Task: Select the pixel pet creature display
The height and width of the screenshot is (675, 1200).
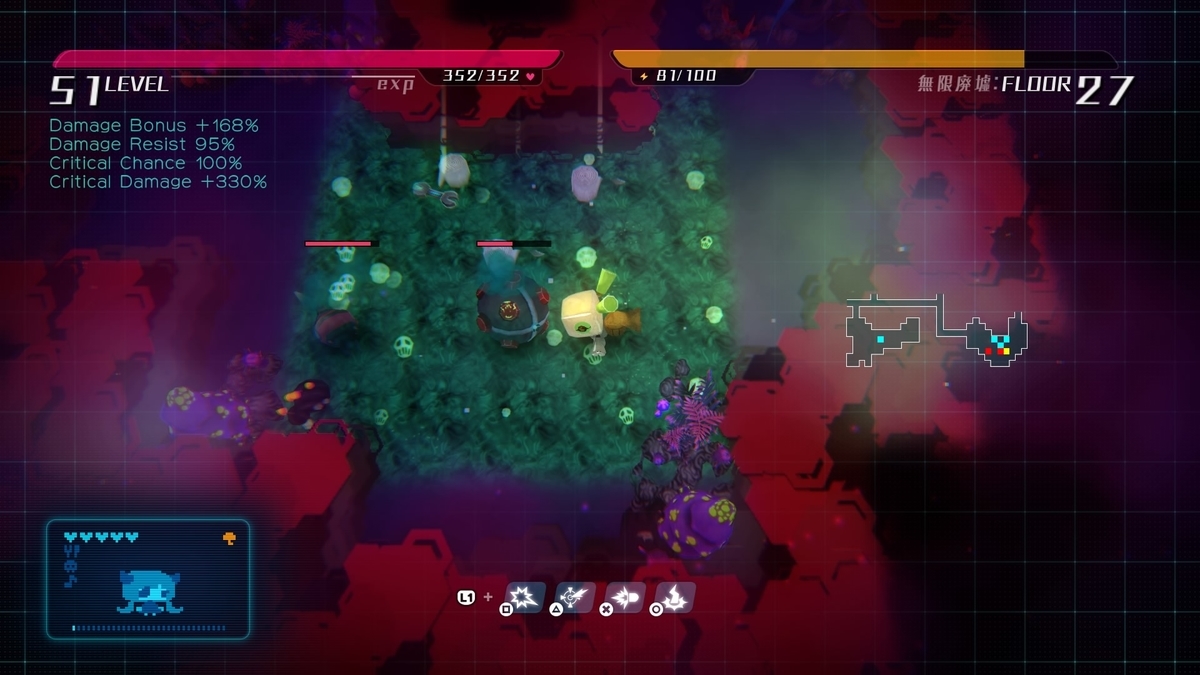Action: point(148,592)
